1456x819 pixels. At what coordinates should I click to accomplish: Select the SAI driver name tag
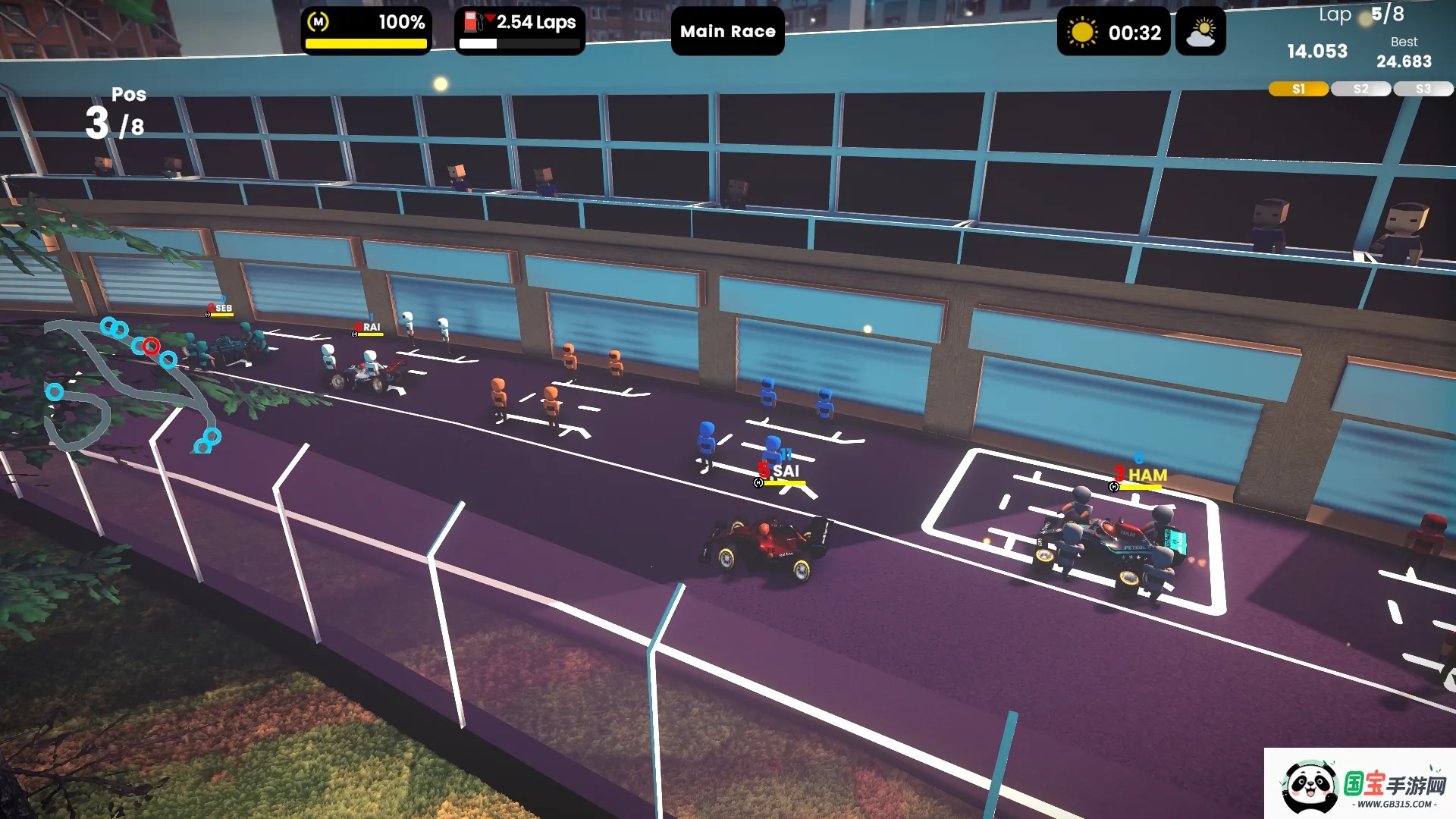click(786, 472)
